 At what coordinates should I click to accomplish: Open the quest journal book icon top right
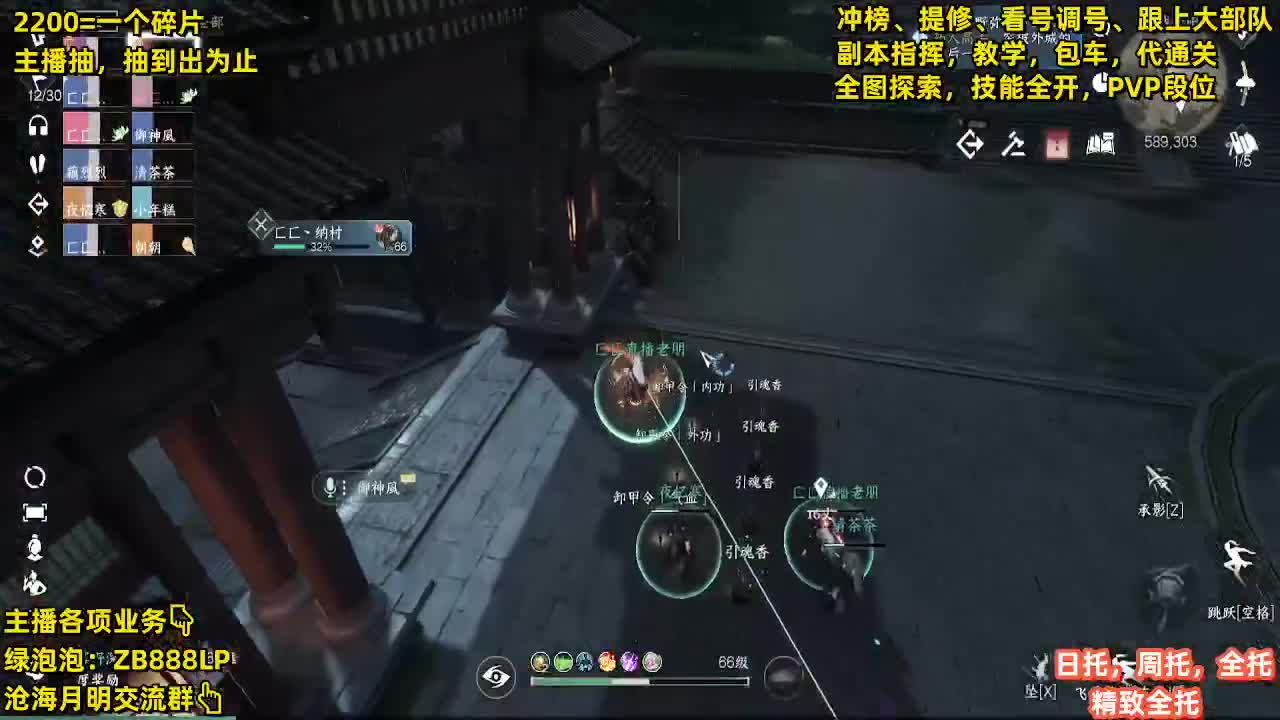[x=1100, y=145]
